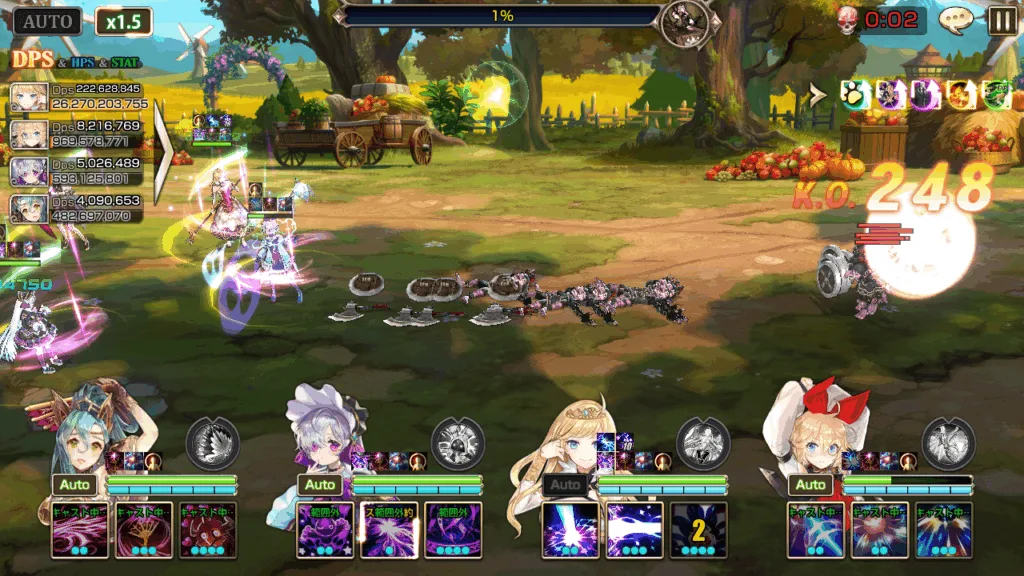Switch the DPS & HPS & STAT display

[76, 61]
